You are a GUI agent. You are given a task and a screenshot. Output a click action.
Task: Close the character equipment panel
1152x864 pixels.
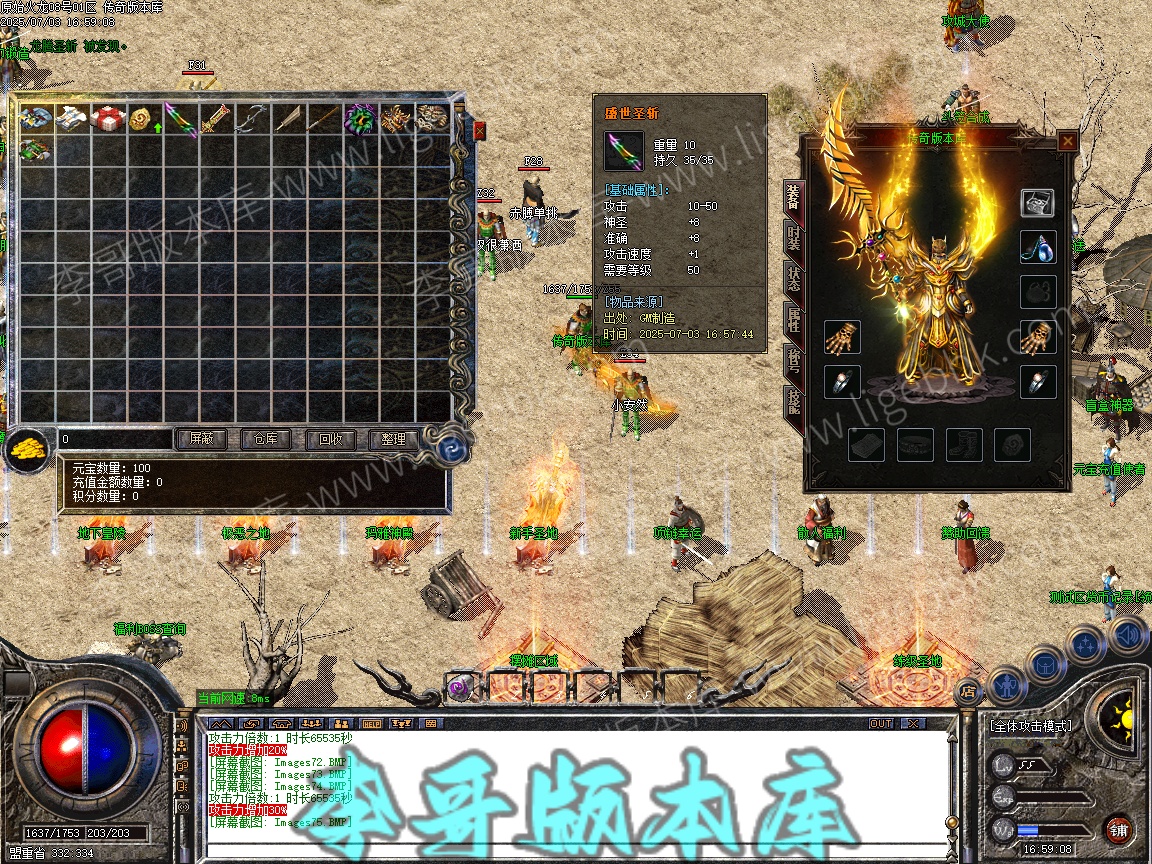click(x=1067, y=141)
